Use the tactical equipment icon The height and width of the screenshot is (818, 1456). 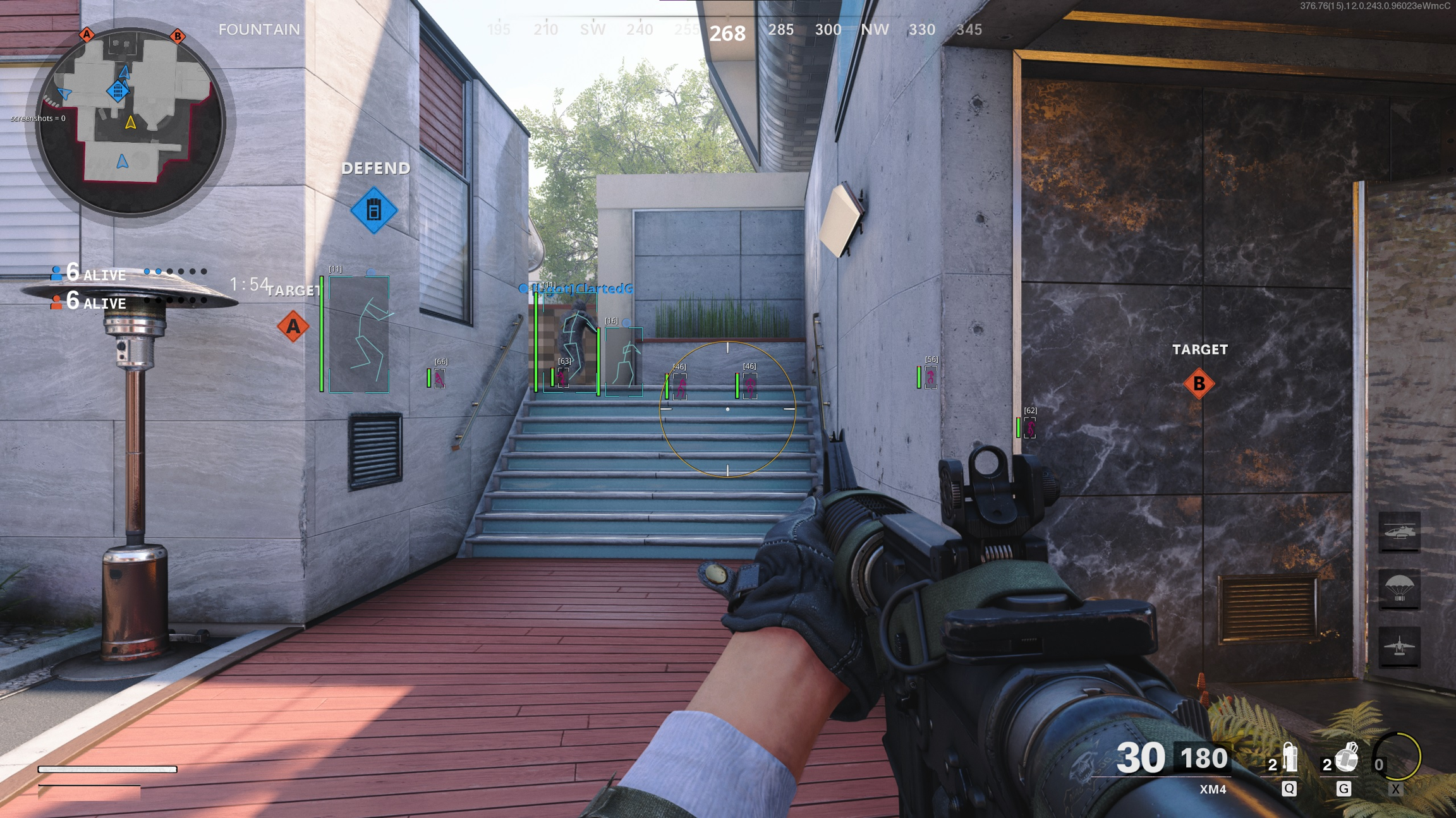click(1289, 759)
